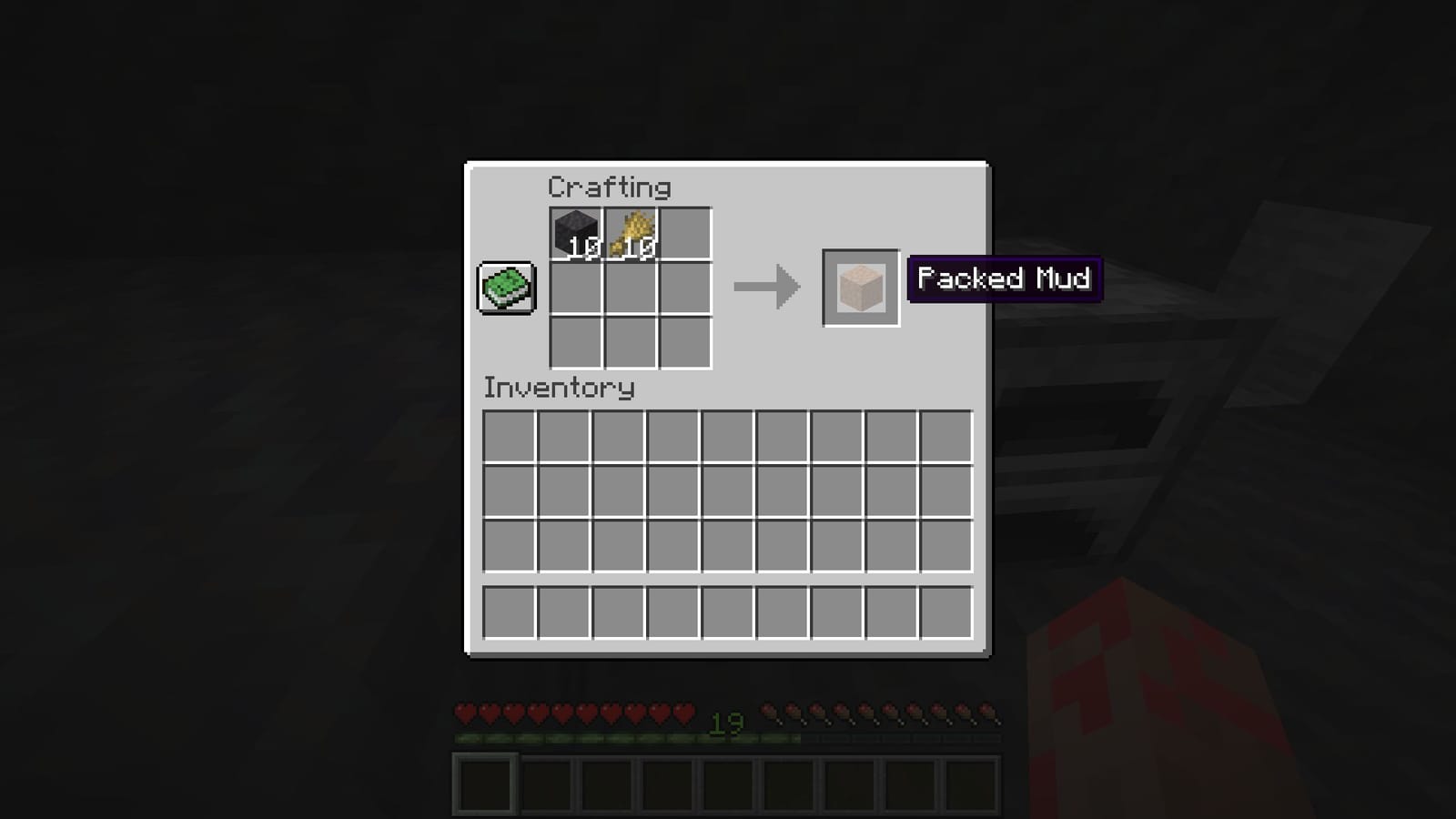Click the experience level number 19
The image size is (1456, 819).
pyautogui.click(x=725, y=723)
